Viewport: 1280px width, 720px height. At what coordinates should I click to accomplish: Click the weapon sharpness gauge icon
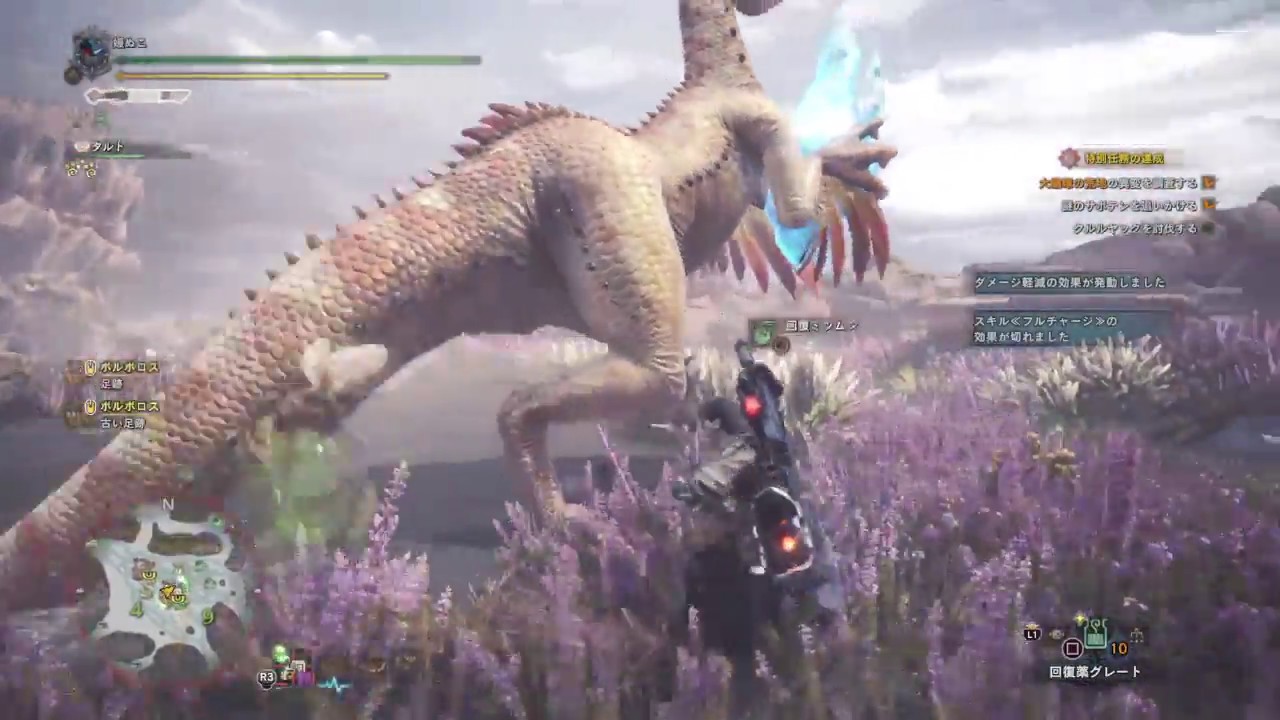(x=137, y=96)
